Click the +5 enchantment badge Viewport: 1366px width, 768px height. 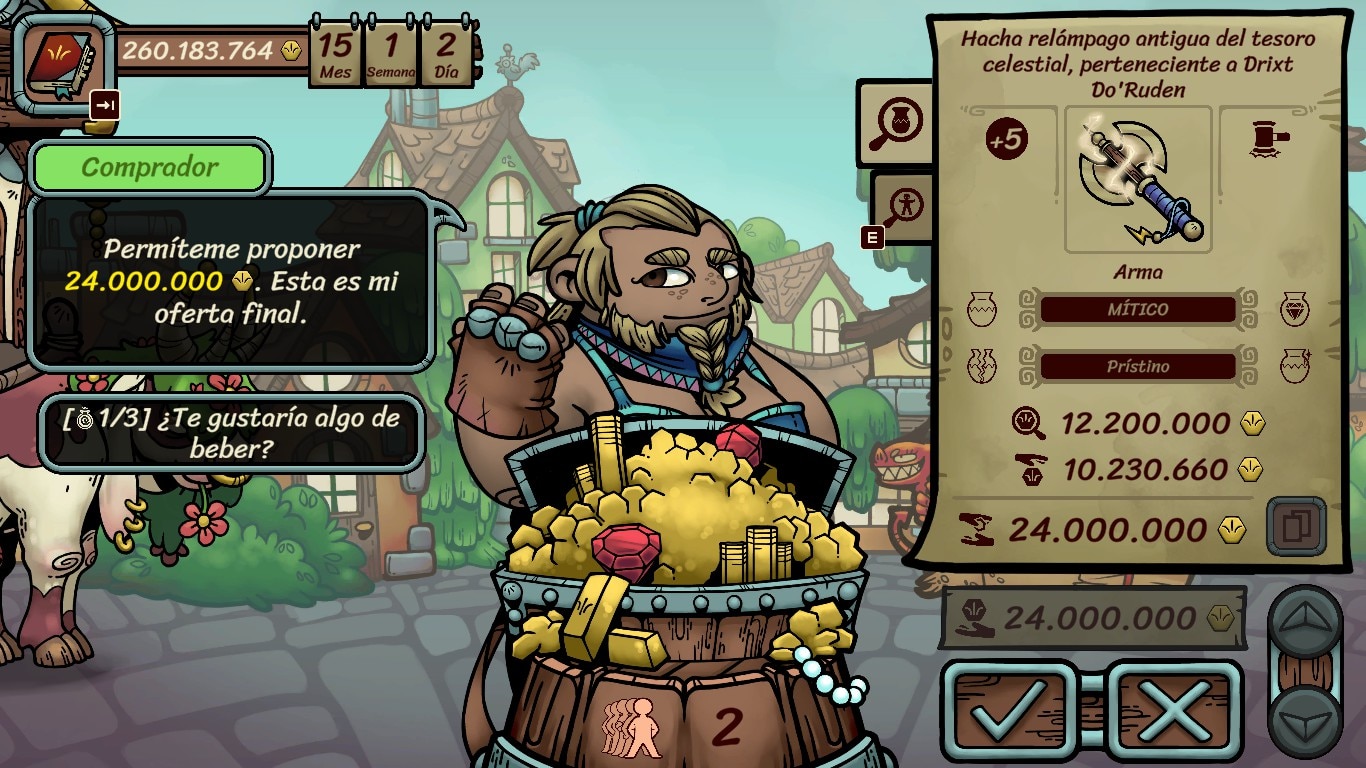click(1007, 140)
